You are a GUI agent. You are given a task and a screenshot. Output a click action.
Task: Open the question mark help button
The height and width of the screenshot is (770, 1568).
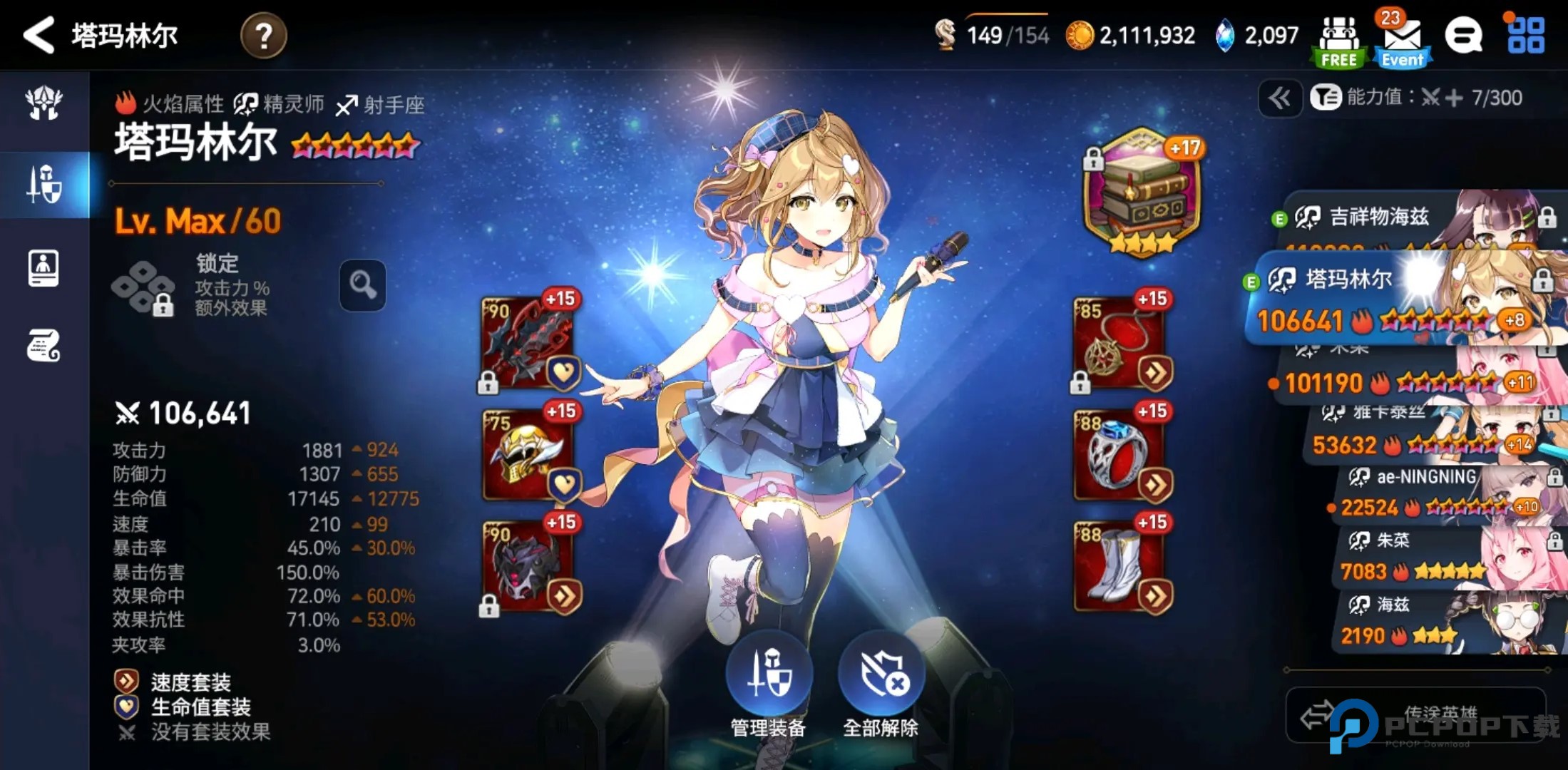coord(263,36)
